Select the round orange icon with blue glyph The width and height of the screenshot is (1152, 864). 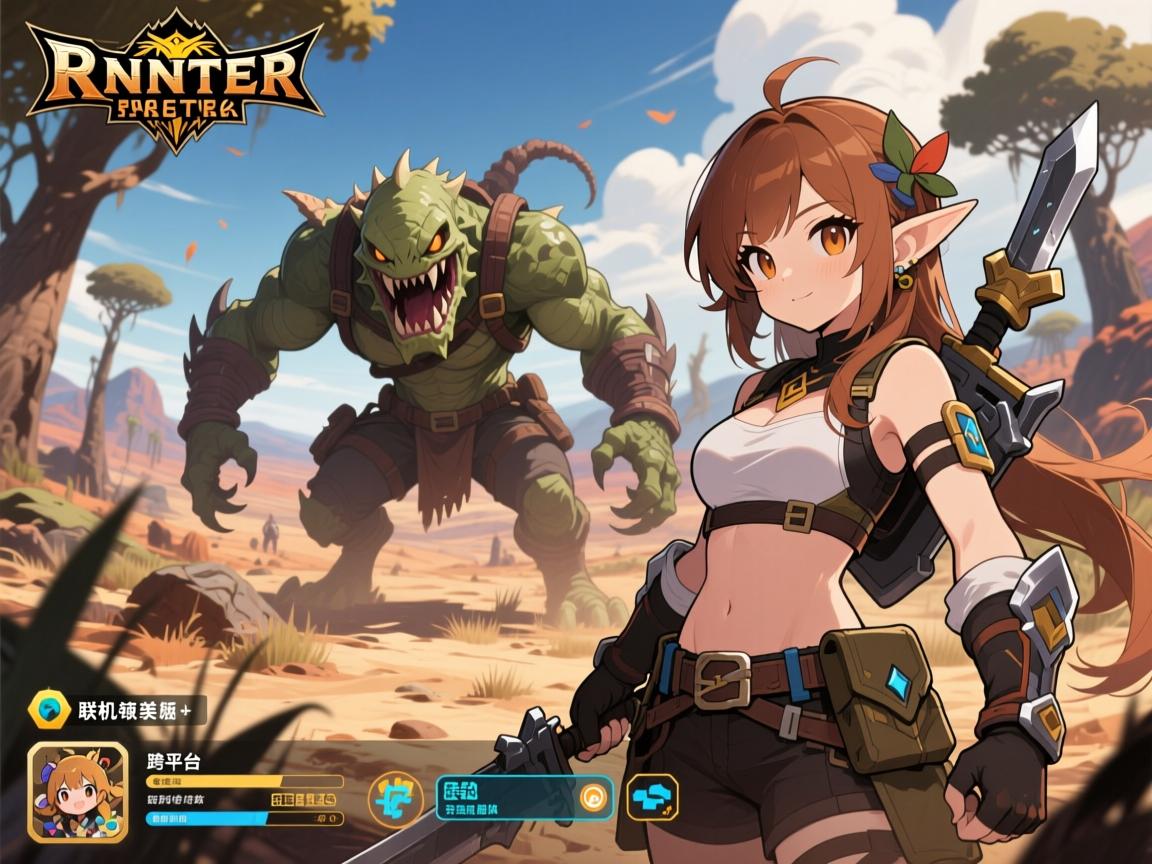(395, 799)
